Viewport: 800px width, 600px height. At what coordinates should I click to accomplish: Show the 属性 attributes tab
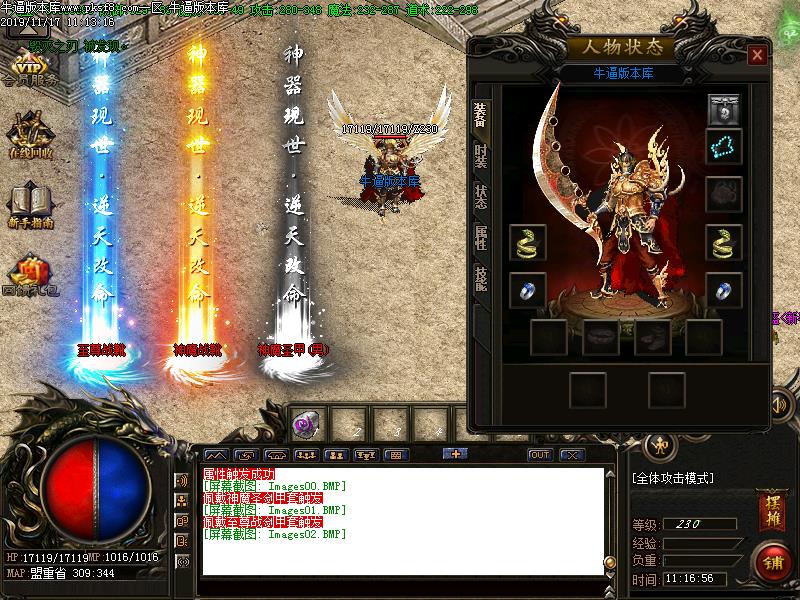point(481,236)
